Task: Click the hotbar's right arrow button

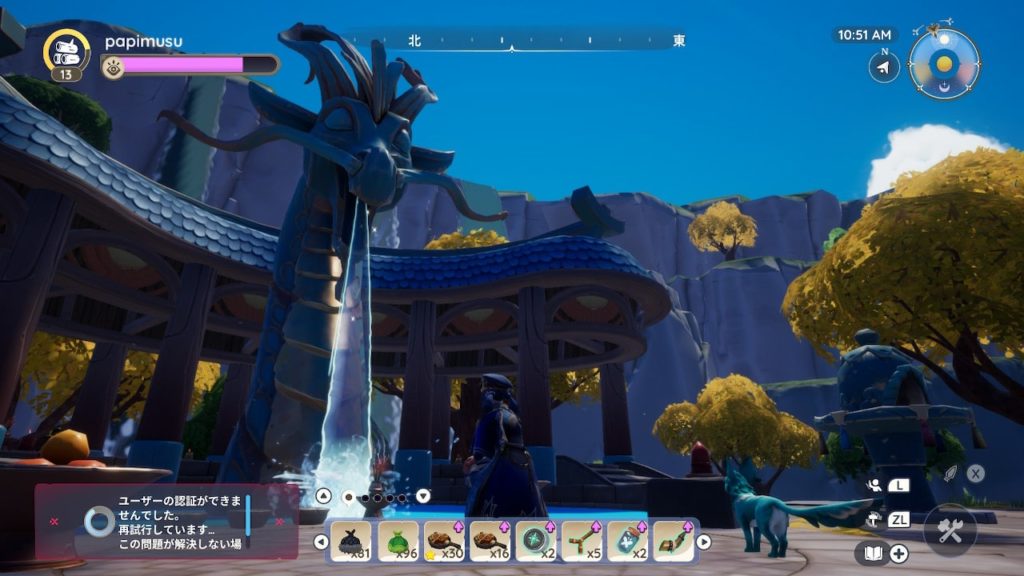Action: click(x=704, y=542)
